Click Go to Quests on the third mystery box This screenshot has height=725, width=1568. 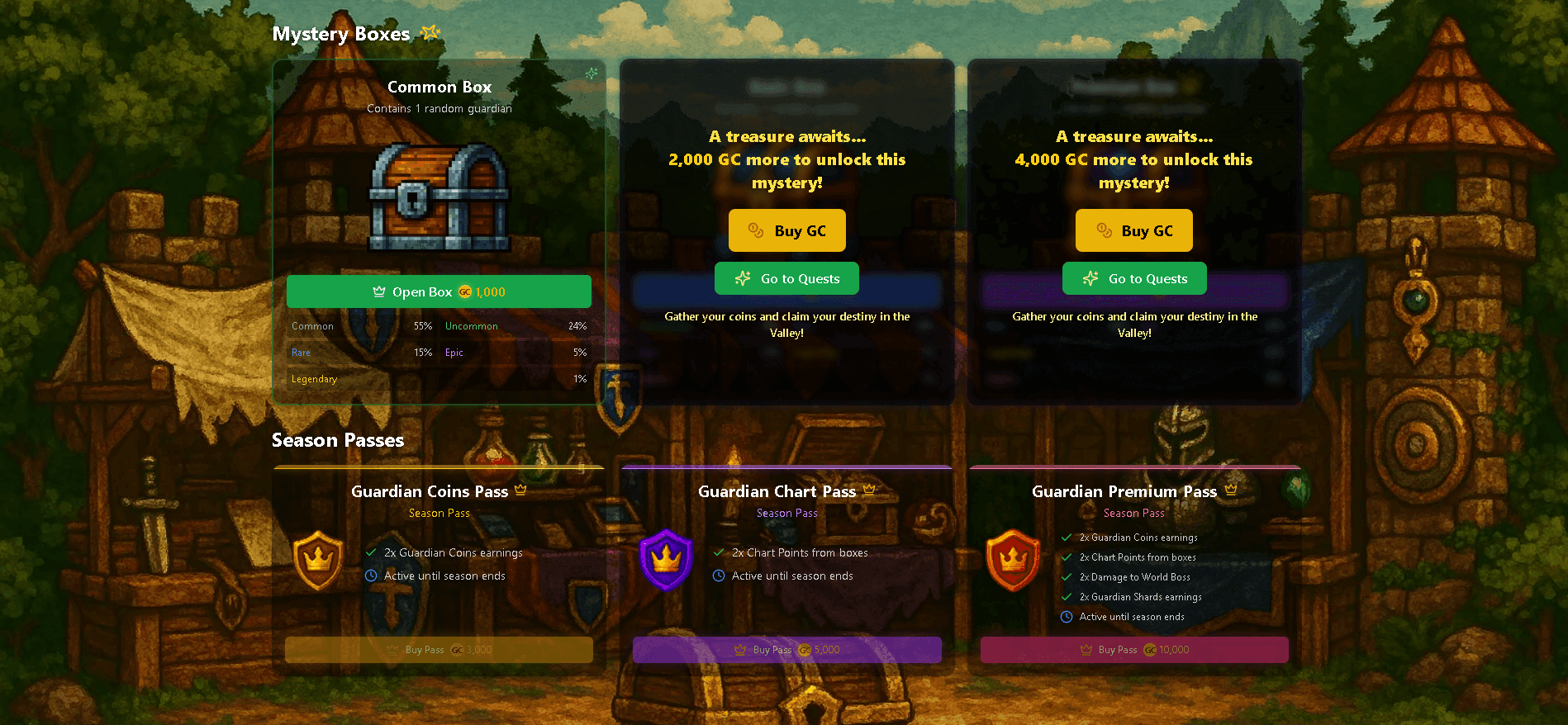coord(1133,278)
